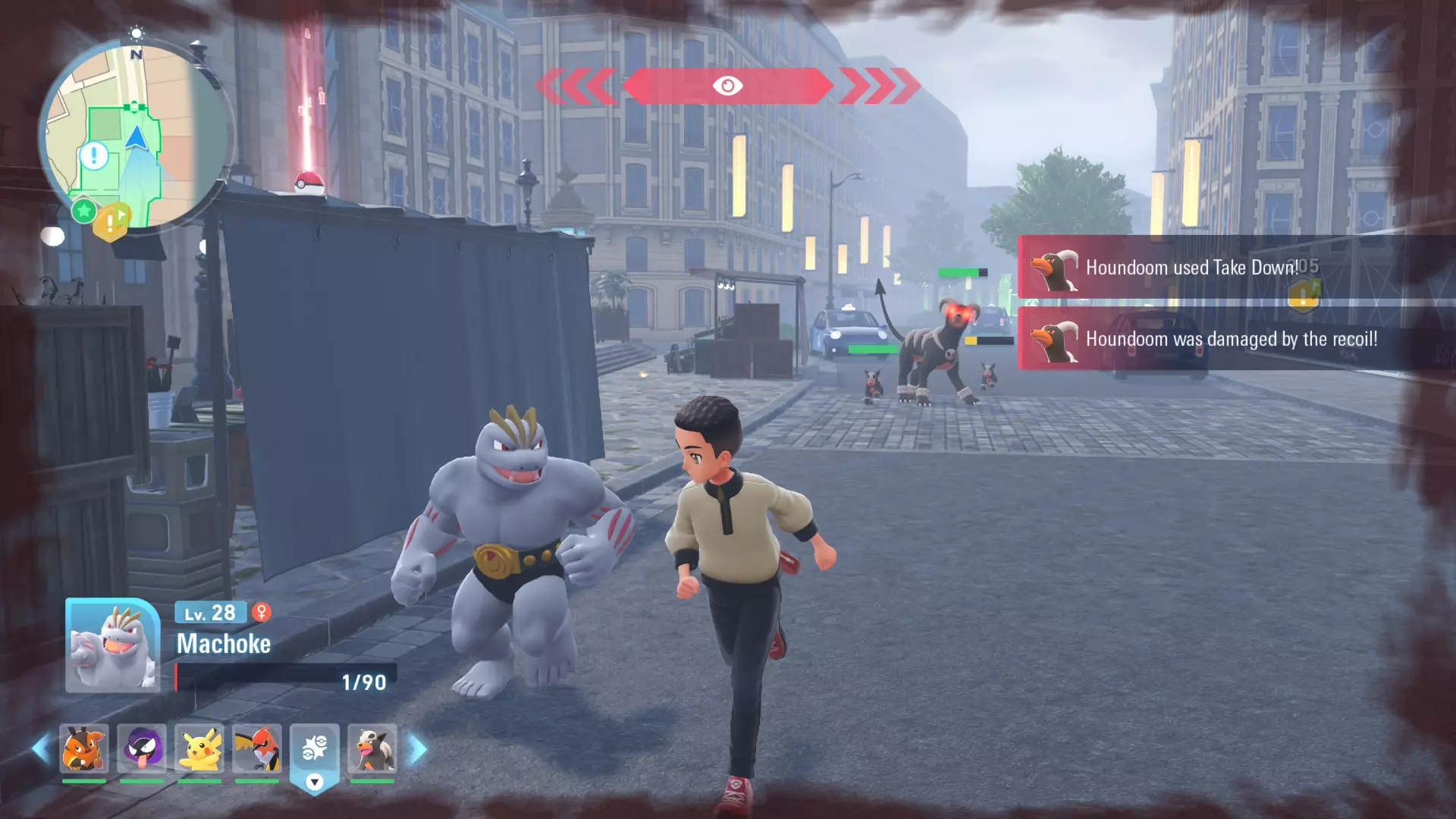1456x819 pixels.
Task: Select the Machoke portrait card
Action: [x=113, y=646]
